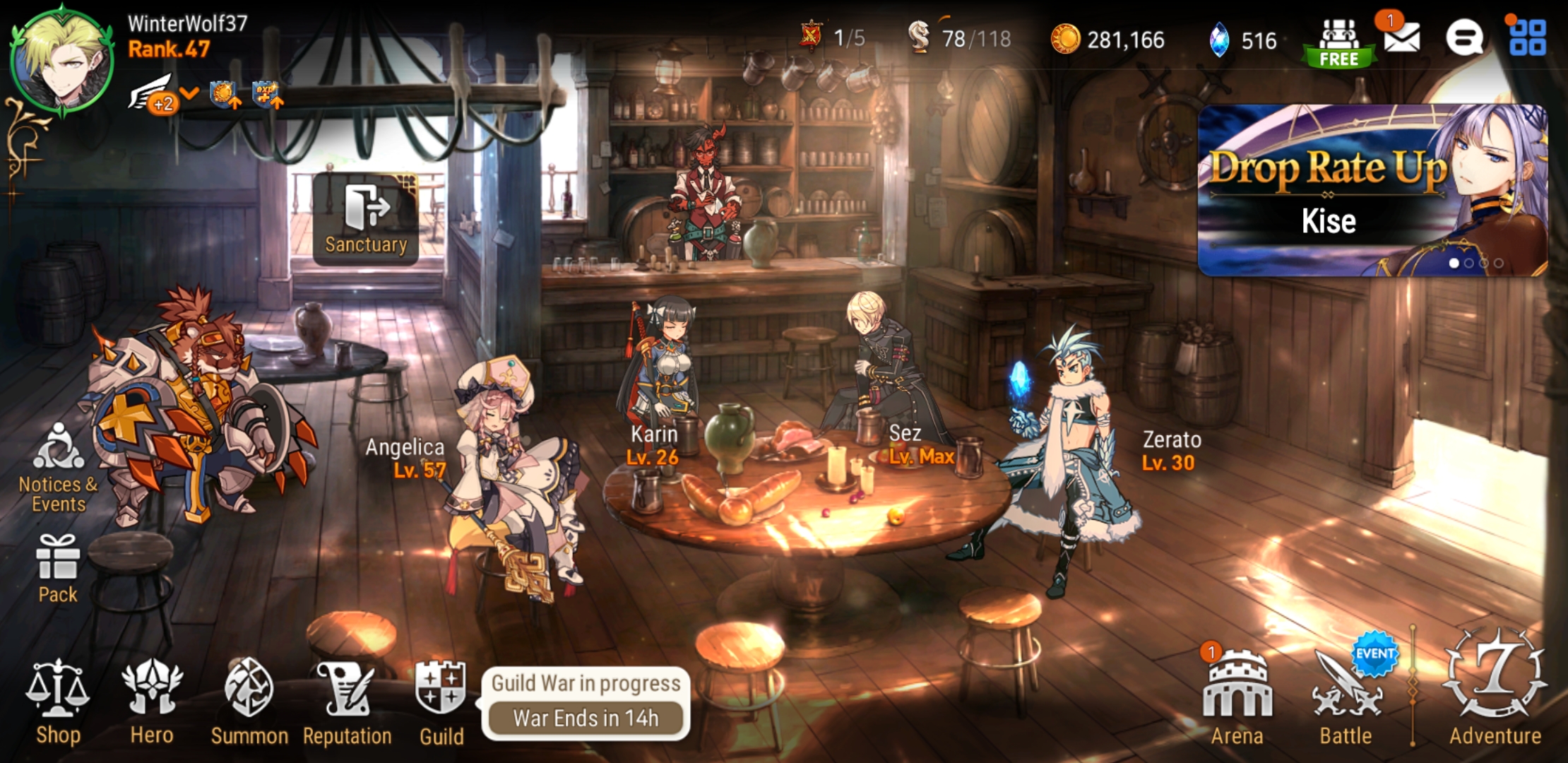Viewport: 1568px width, 763px height.
Task: Open Notices & Events
Action: tap(59, 466)
